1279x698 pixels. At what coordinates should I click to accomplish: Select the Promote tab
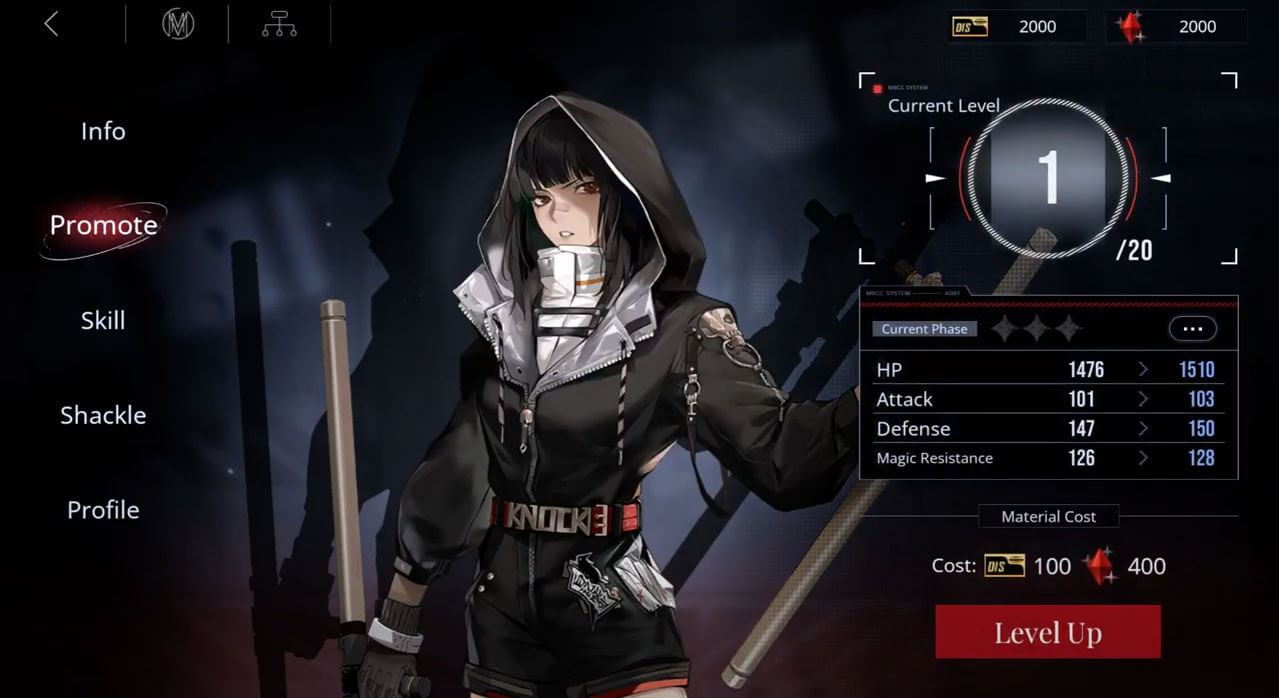click(103, 225)
